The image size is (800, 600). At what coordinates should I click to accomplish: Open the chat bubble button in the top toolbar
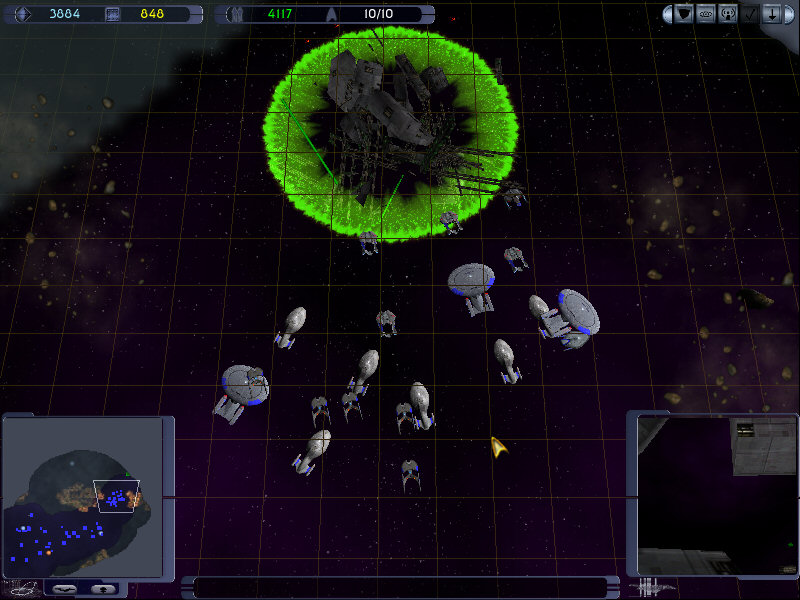click(706, 14)
